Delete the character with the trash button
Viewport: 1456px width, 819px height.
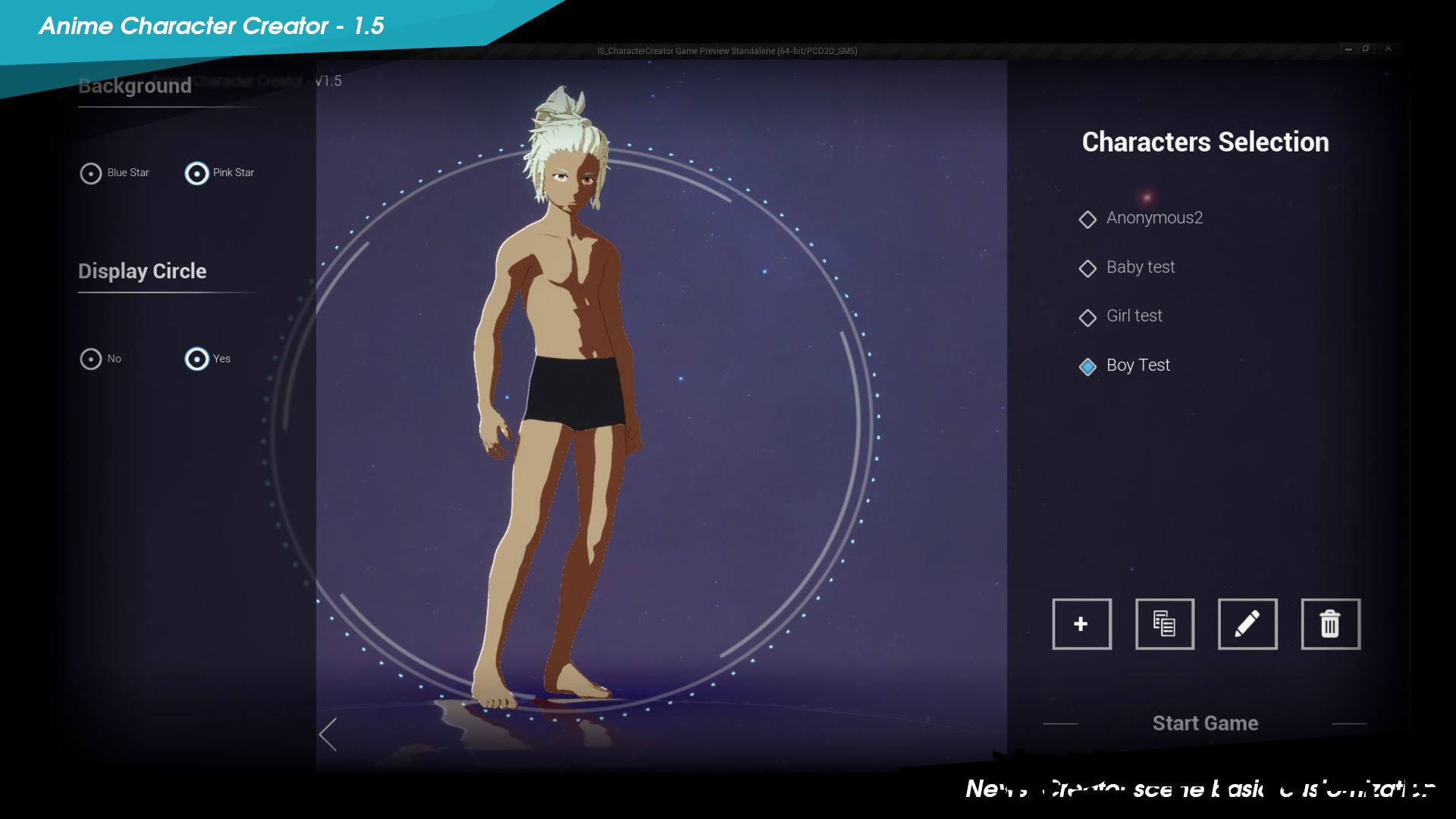pos(1330,624)
